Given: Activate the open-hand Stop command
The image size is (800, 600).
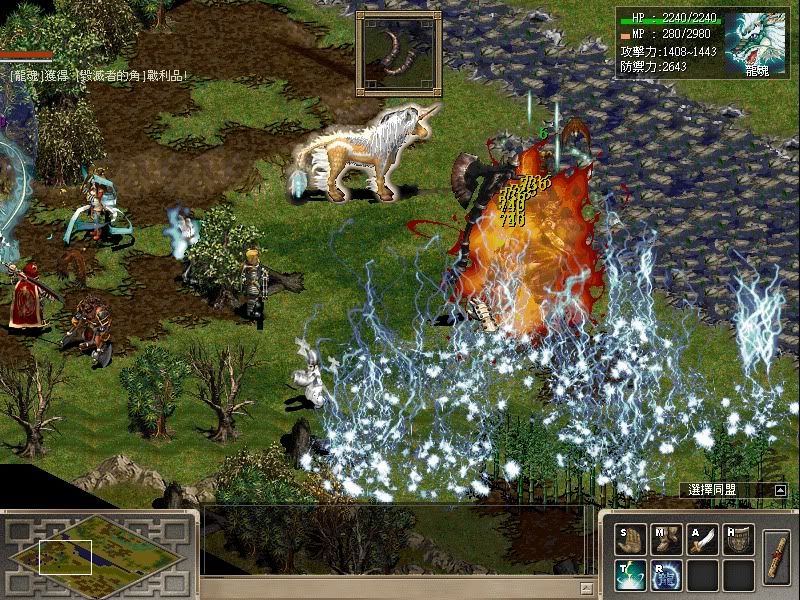Looking at the screenshot, I should [x=630, y=540].
